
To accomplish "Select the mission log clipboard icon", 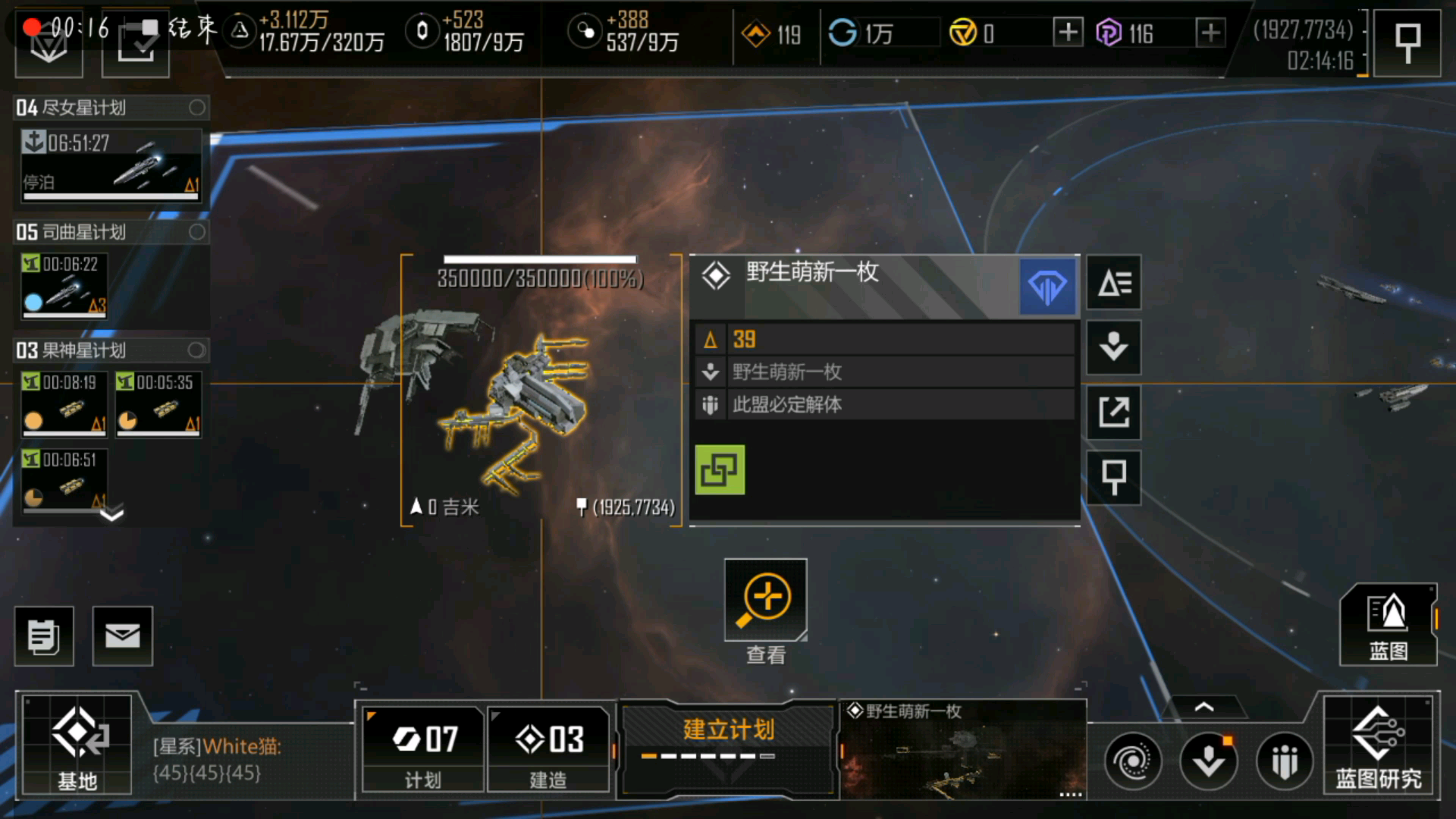I will (43, 635).
